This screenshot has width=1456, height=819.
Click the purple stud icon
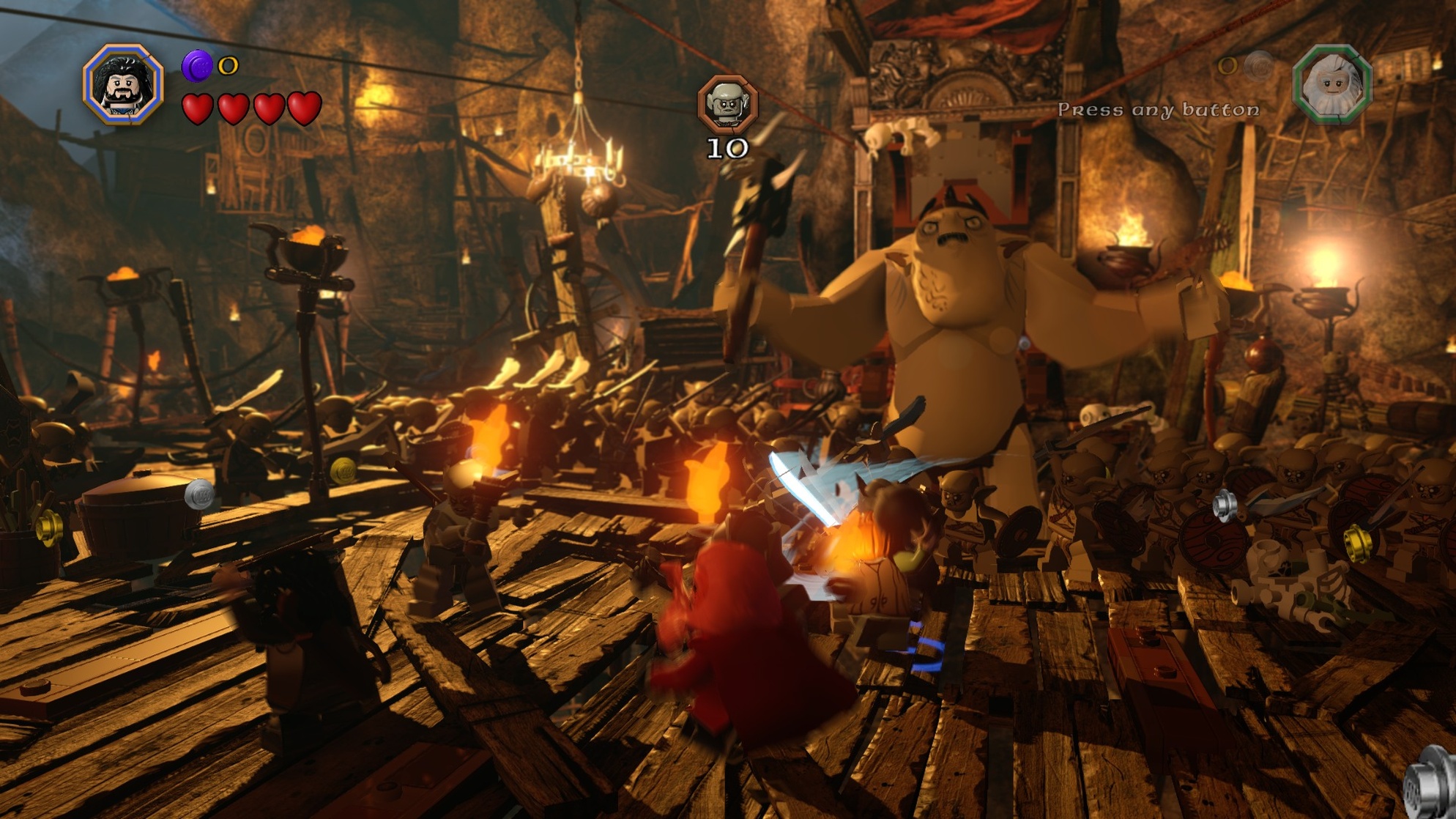pyautogui.click(x=197, y=66)
